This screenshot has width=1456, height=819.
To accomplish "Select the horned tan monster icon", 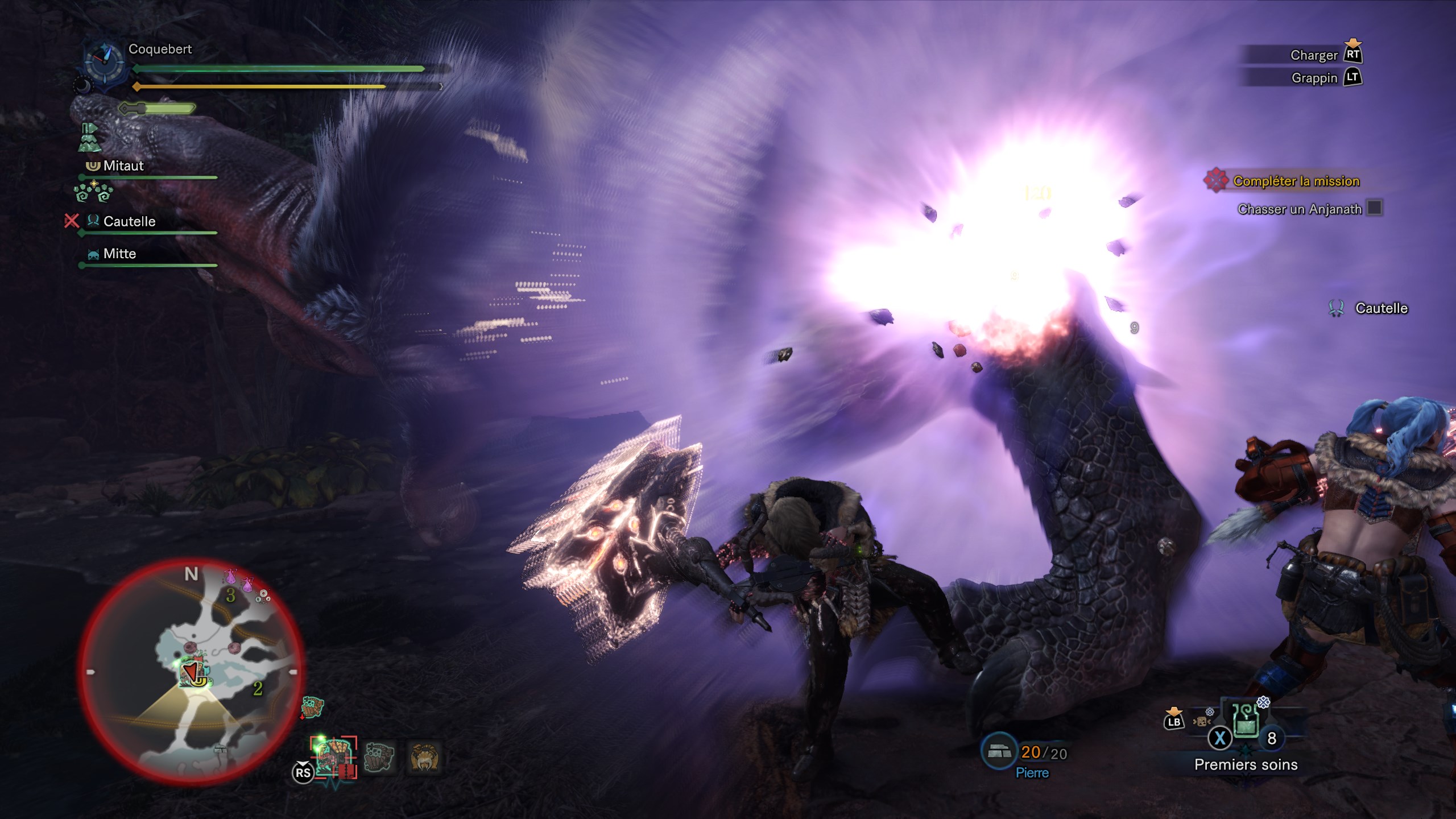I will click(x=424, y=758).
